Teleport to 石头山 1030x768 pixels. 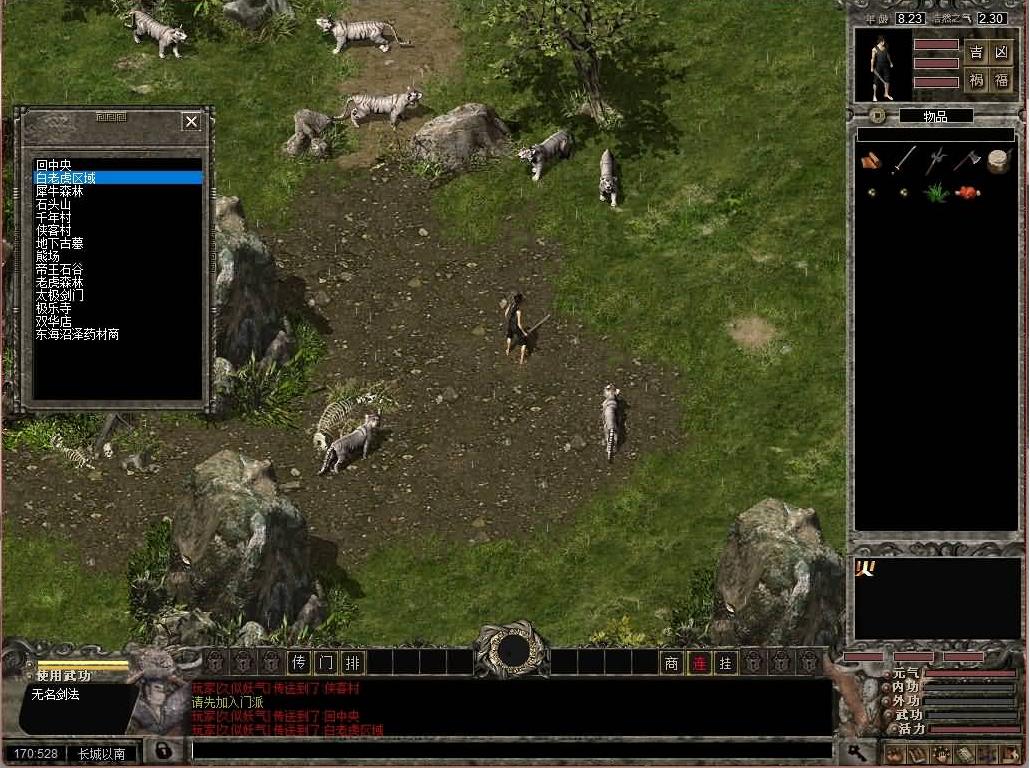(54, 204)
